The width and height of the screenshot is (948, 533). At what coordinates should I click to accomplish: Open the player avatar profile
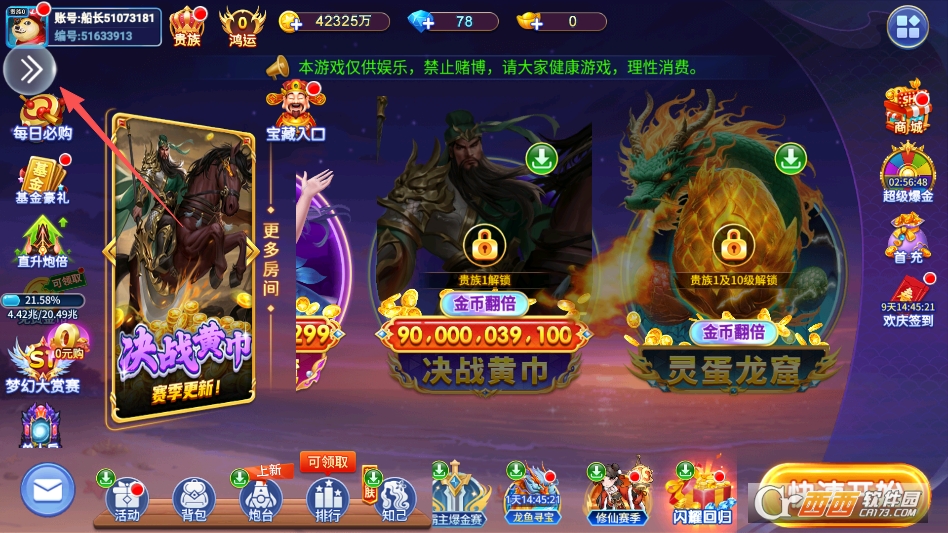tap(24, 26)
